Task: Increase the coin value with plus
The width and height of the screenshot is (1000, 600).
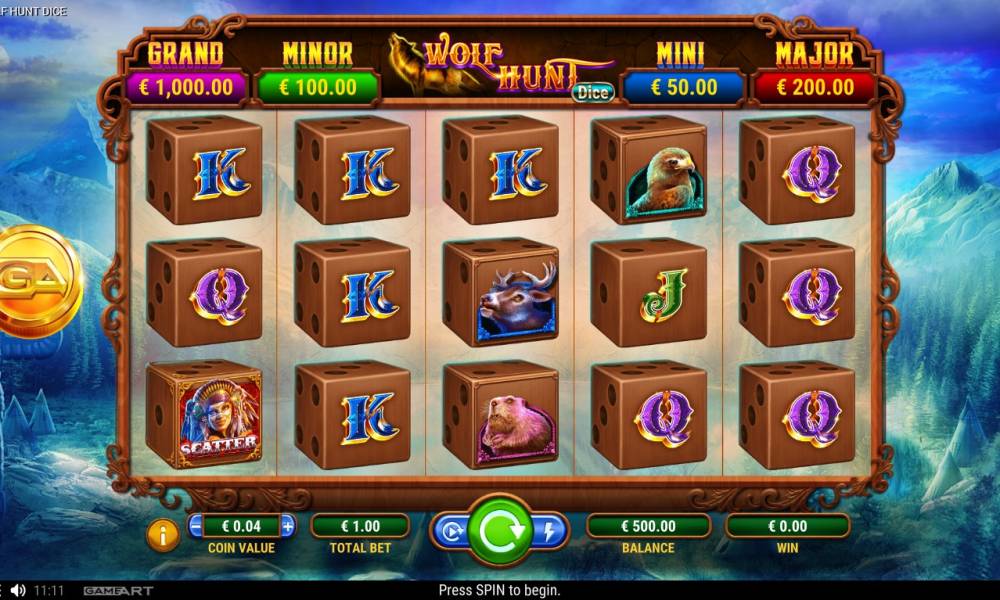Action: pos(288,526)
